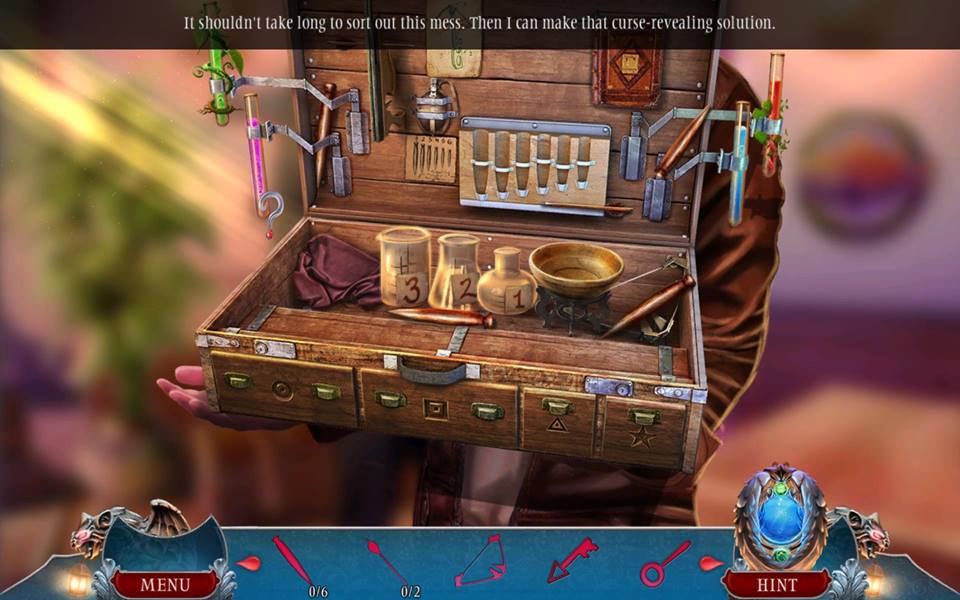Choose the red angular frame silhouette

coord(480,562)
